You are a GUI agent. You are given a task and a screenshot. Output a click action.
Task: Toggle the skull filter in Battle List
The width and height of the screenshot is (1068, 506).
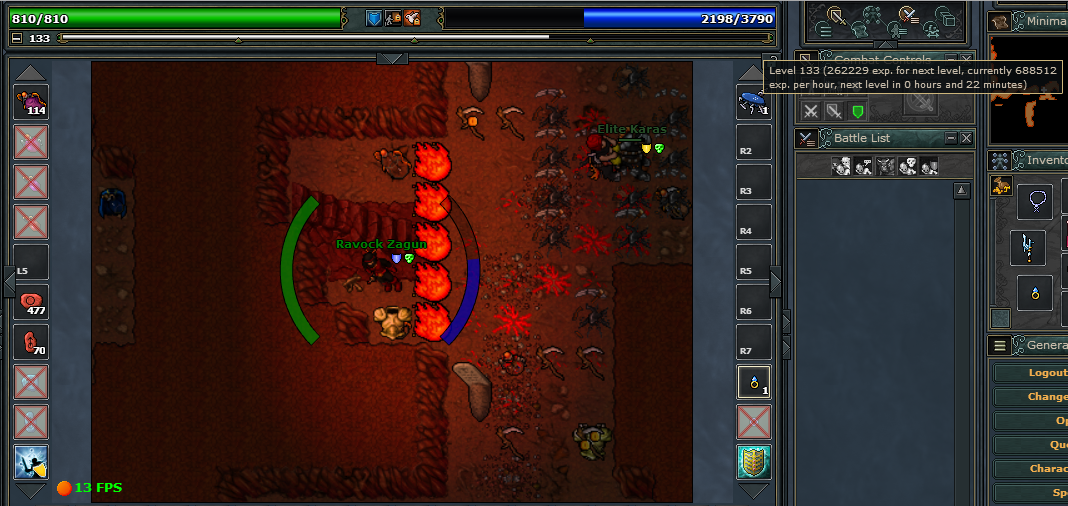click(x=908, y=167)
